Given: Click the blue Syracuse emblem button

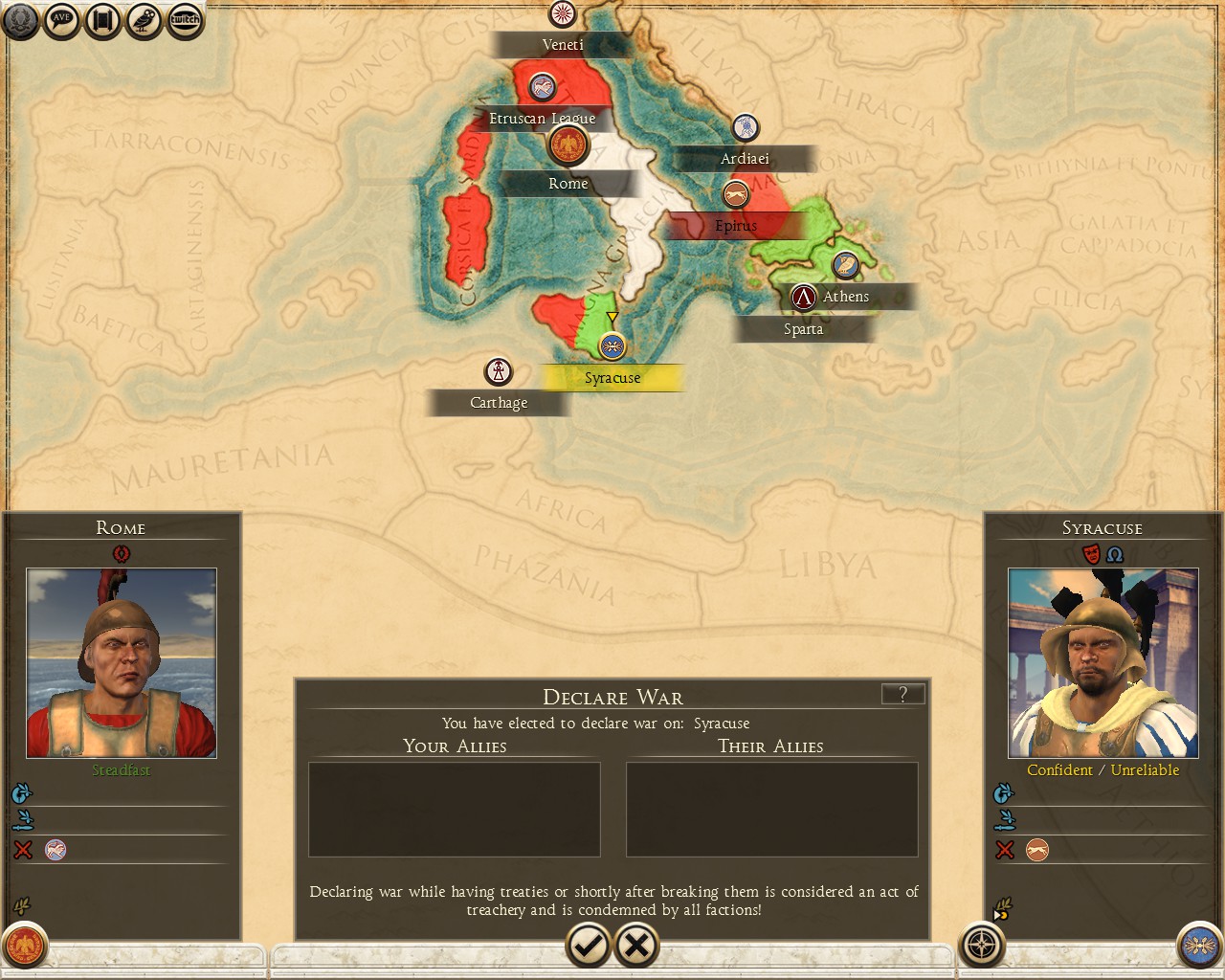Looking at the screenshot, I should tap(1199, 946).
